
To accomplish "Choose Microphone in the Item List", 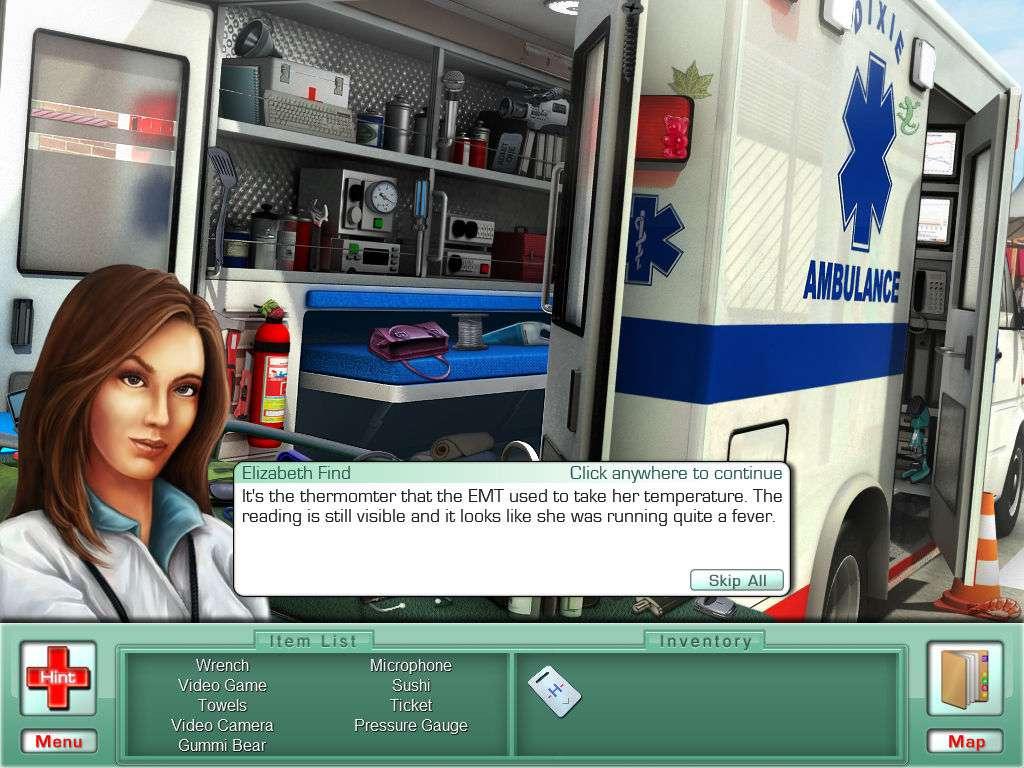I will pos(411,665).
